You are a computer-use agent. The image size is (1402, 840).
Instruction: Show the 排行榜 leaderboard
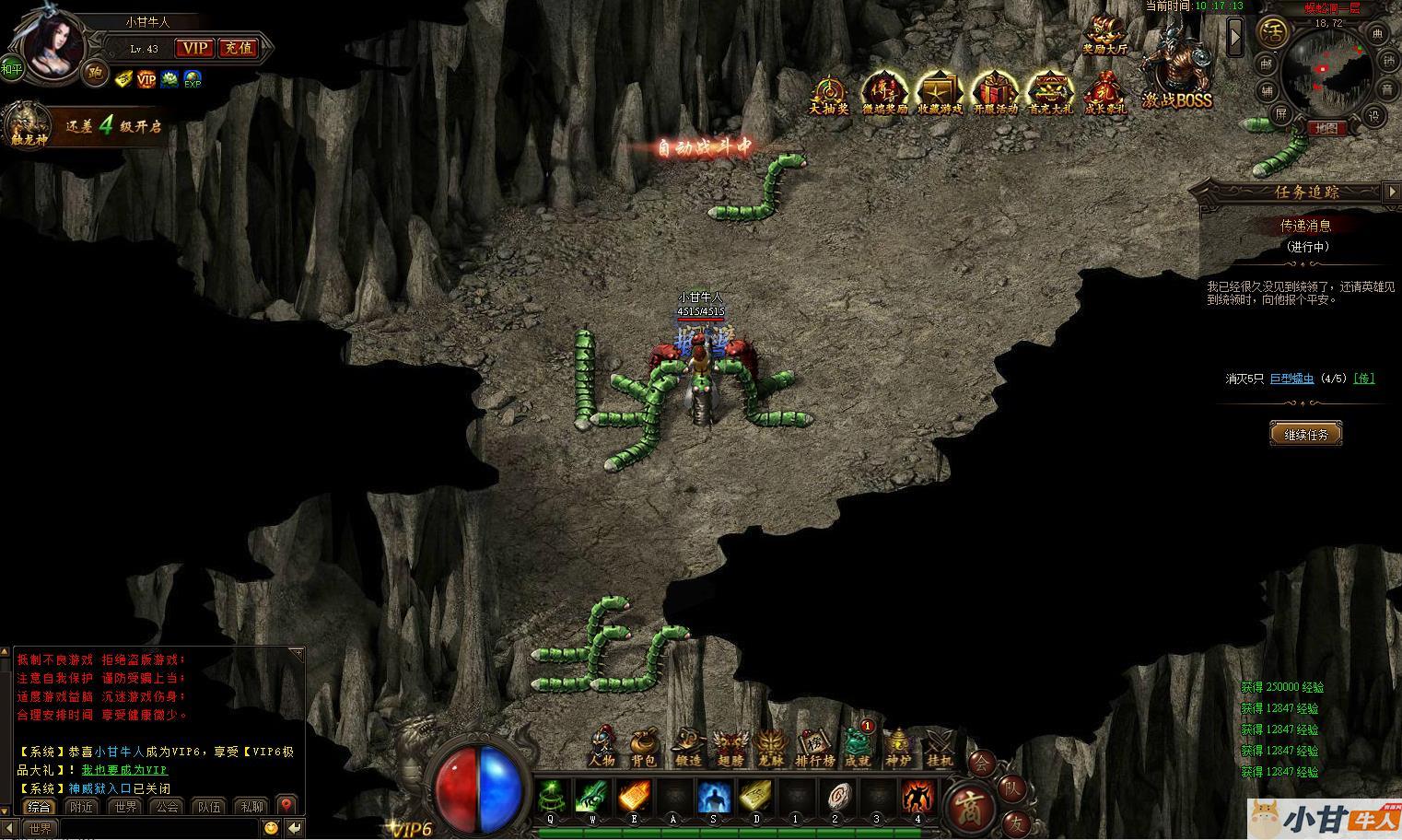tap(814, 746)
